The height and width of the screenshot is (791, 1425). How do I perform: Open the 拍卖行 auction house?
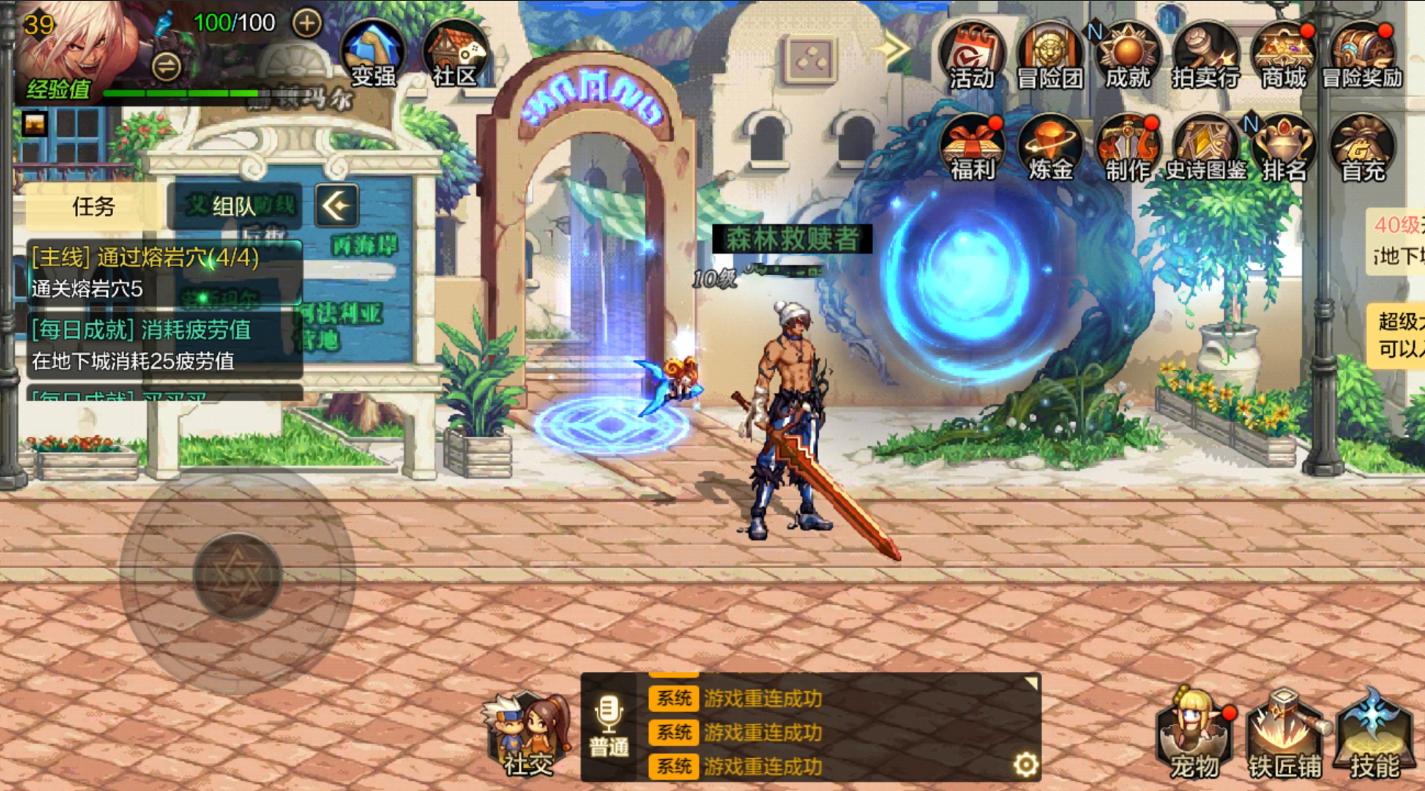[x=1205, y=55]
